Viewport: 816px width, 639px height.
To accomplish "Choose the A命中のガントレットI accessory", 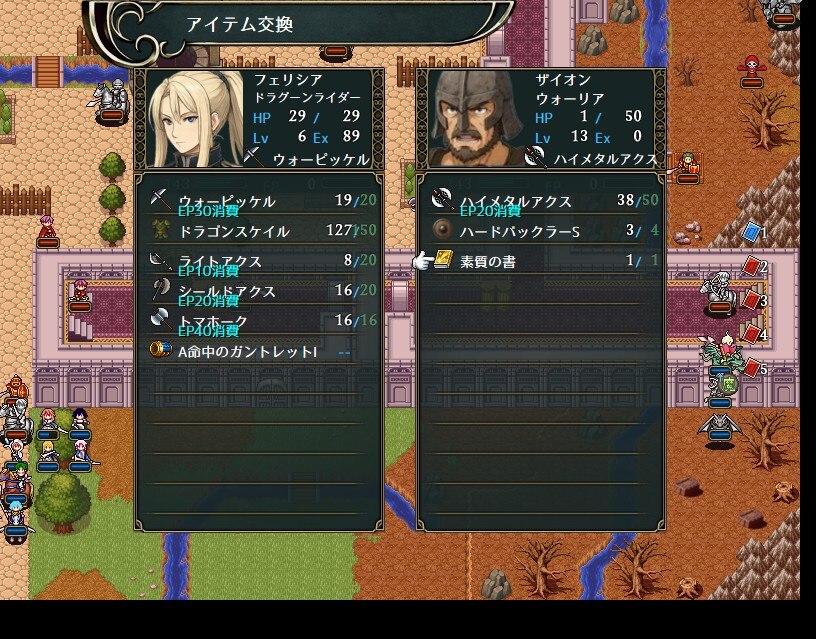I will (258, 351).
